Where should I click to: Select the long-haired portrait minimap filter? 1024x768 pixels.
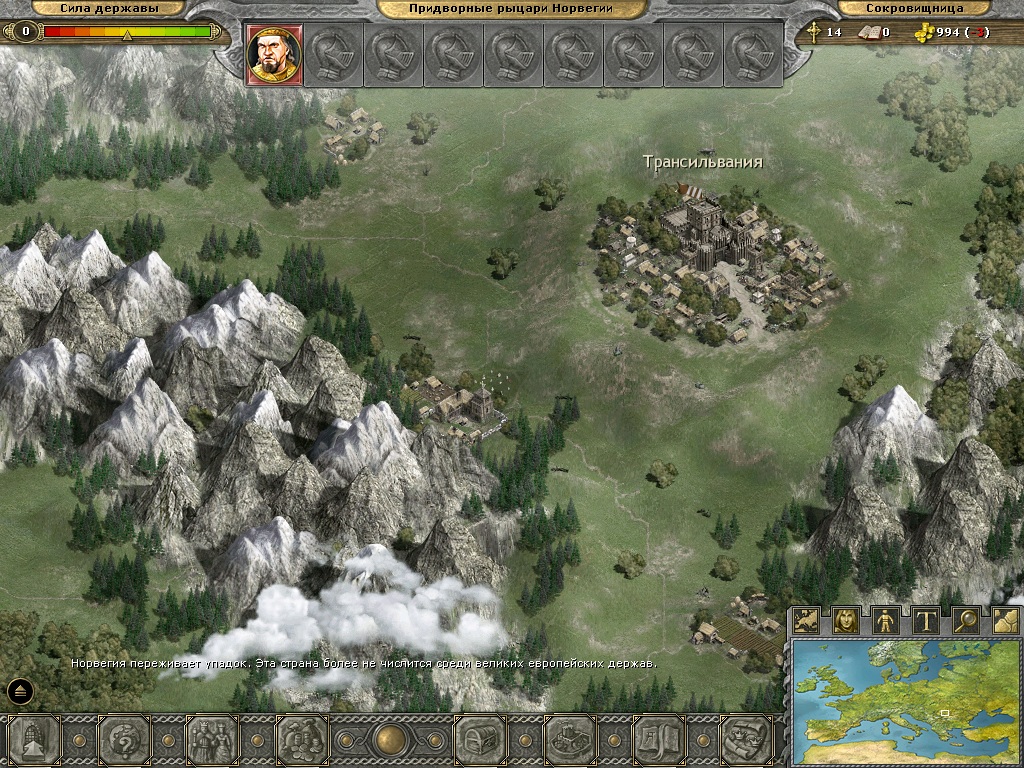click(846, 621)
